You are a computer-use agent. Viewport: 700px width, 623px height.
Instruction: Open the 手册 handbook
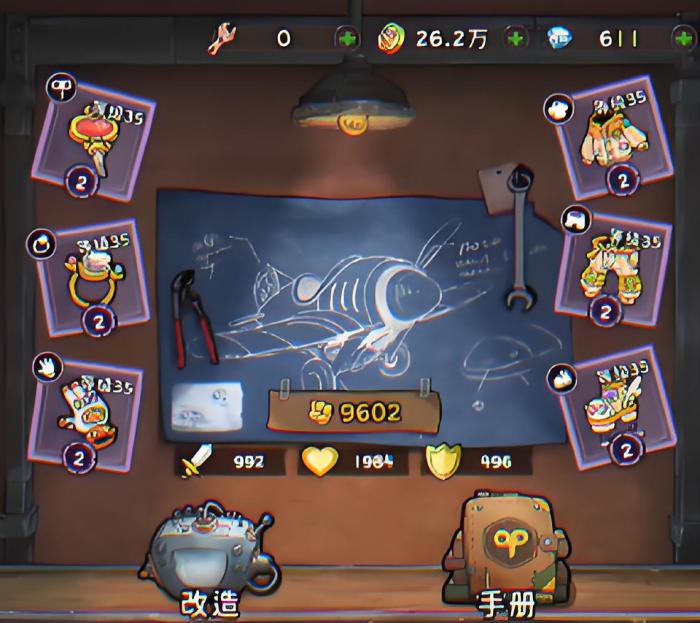coord(507,555)
